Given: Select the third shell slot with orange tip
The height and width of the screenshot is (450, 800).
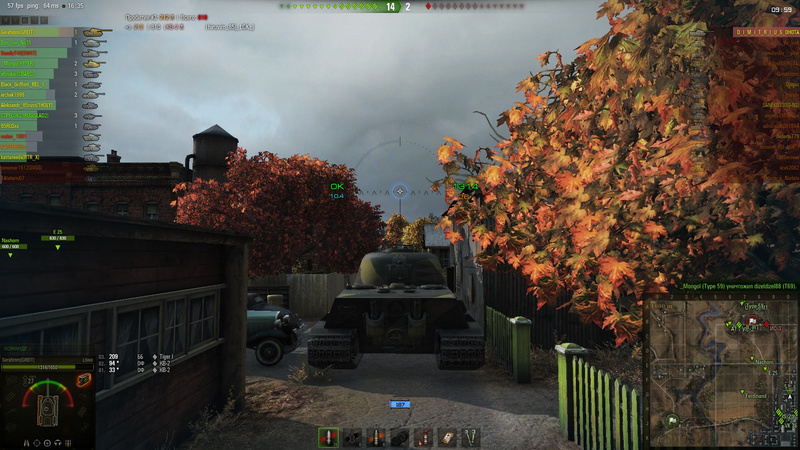Looking at the screenshot, I should tap(377, 437).
